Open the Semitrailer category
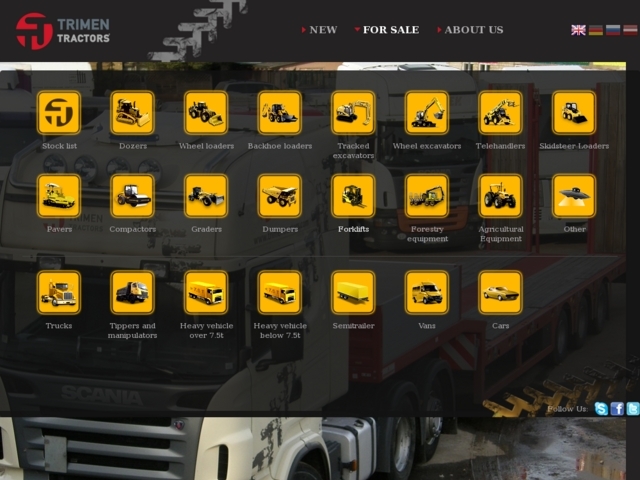Viewport: 640px width, 480px height. pos(353,292)
